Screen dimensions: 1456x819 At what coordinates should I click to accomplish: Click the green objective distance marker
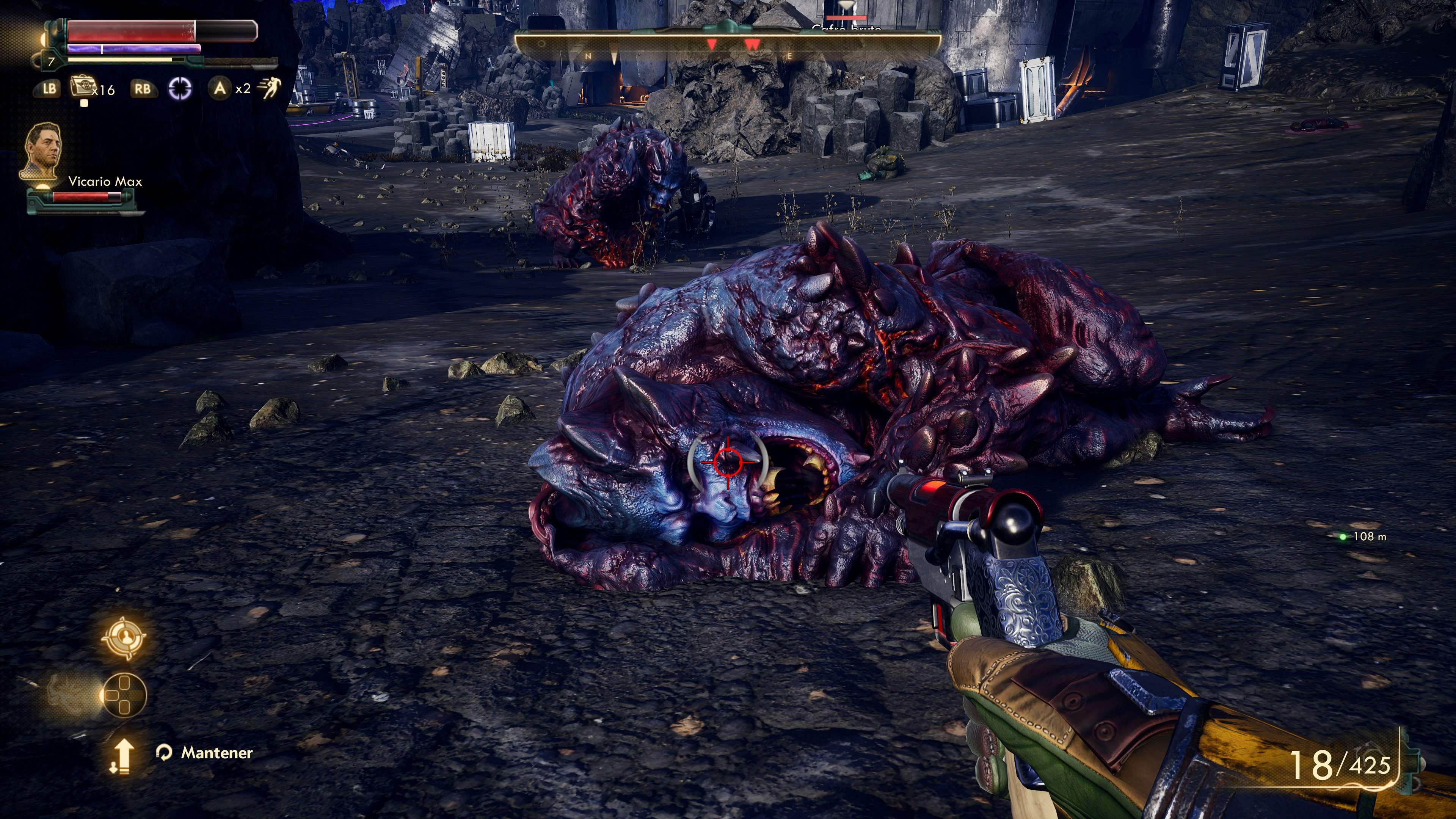[1343, 537]
